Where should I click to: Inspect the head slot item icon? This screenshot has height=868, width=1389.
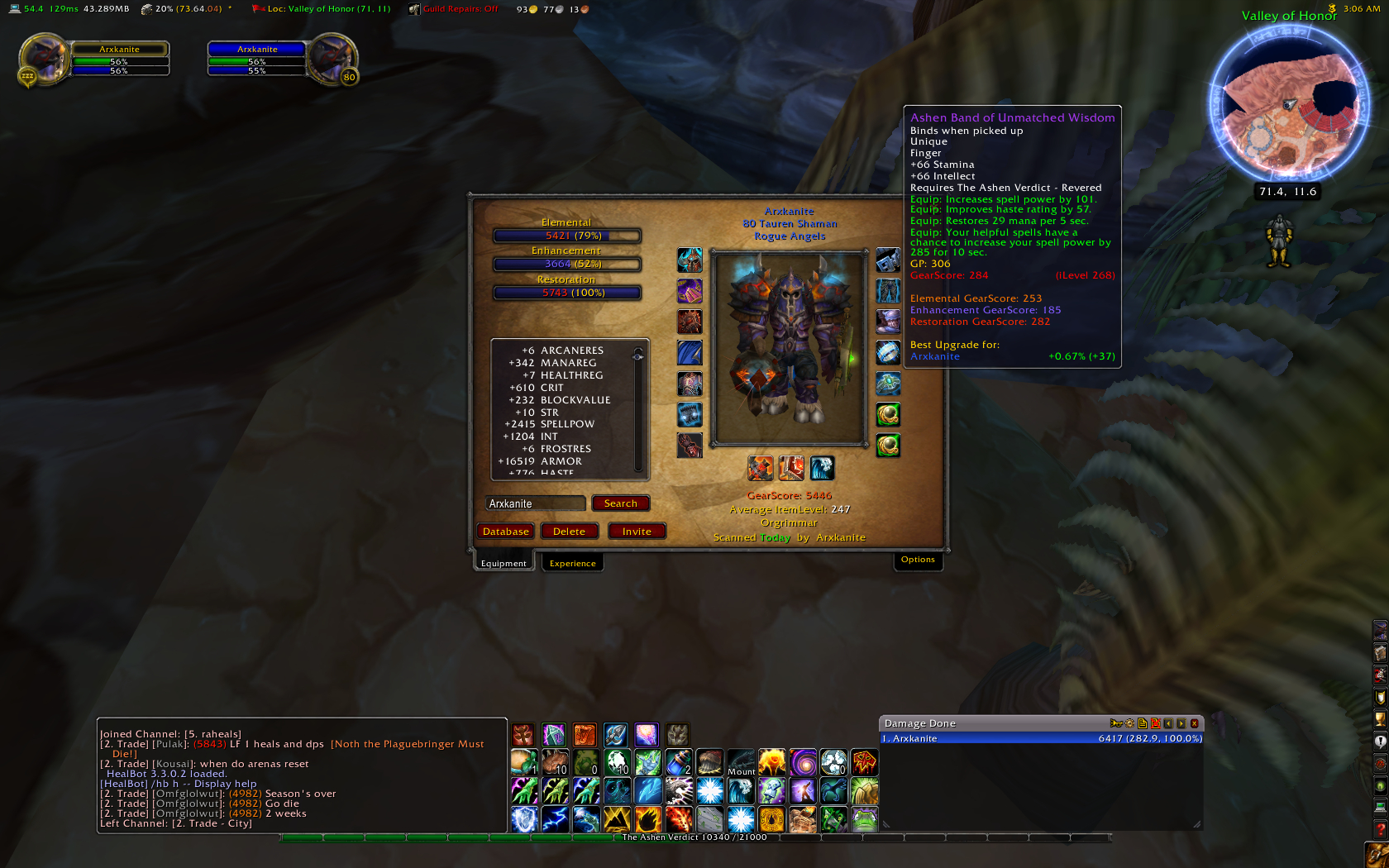pyautogui.click(x=690, y=260)
